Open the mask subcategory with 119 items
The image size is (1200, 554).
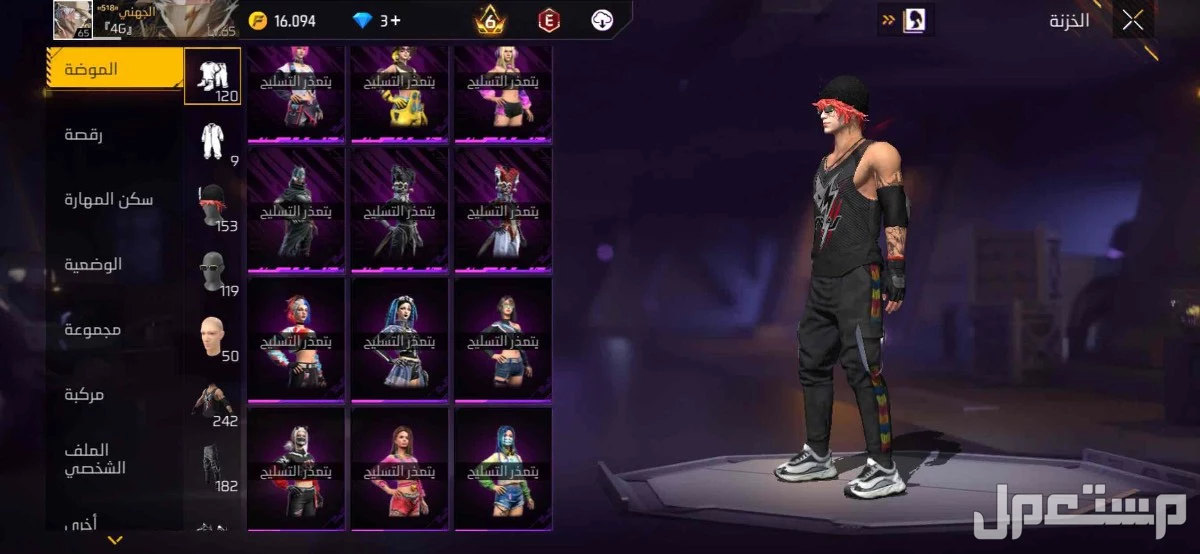tap(213, 272)
